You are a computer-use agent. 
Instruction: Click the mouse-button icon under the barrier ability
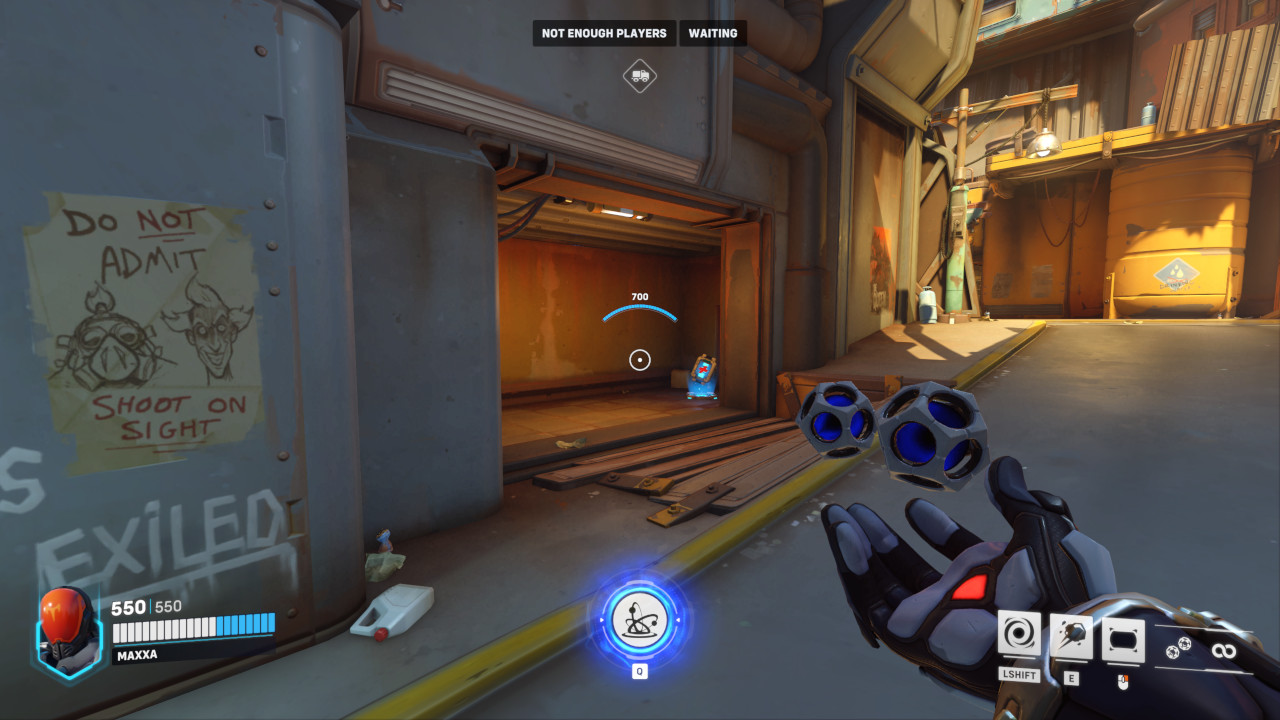(1123, 682)
